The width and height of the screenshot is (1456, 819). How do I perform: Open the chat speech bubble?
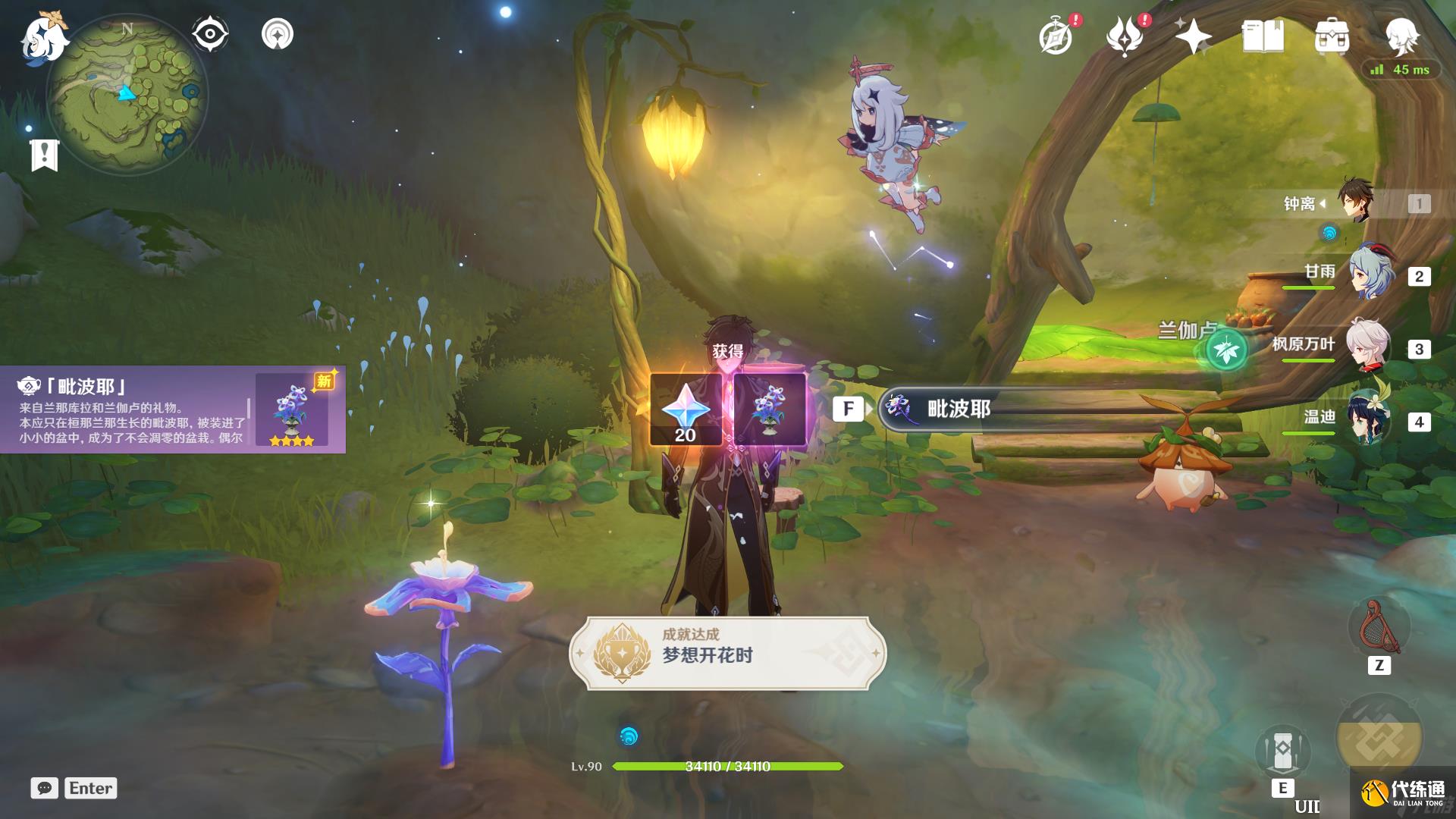[45, 788]
